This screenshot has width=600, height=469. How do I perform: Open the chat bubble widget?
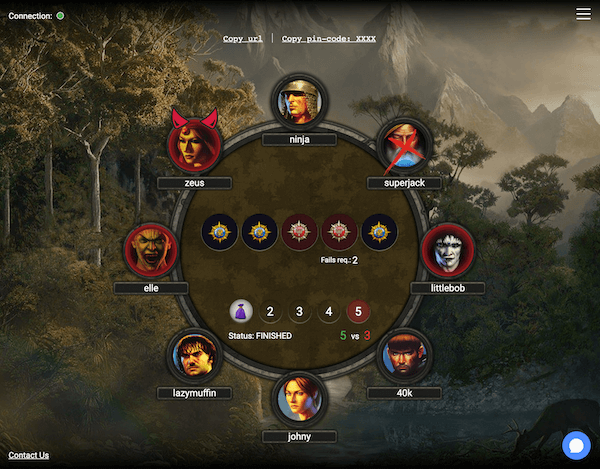576,445
